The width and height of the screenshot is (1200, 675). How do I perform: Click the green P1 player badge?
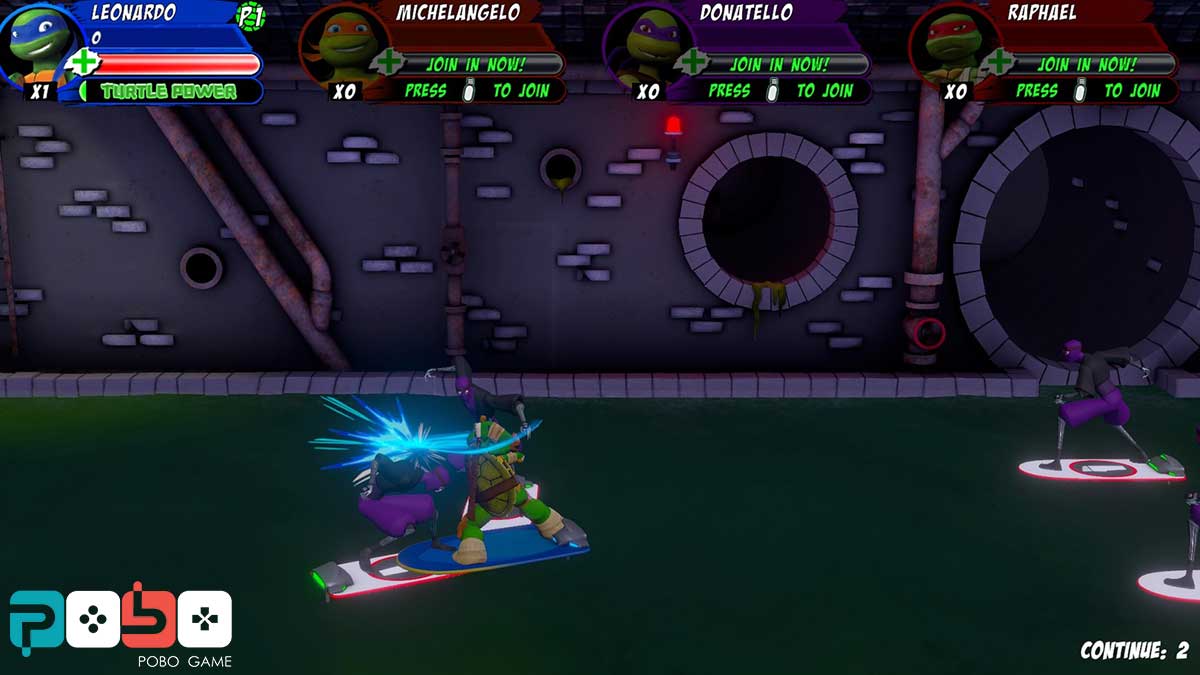click(249, 15)
